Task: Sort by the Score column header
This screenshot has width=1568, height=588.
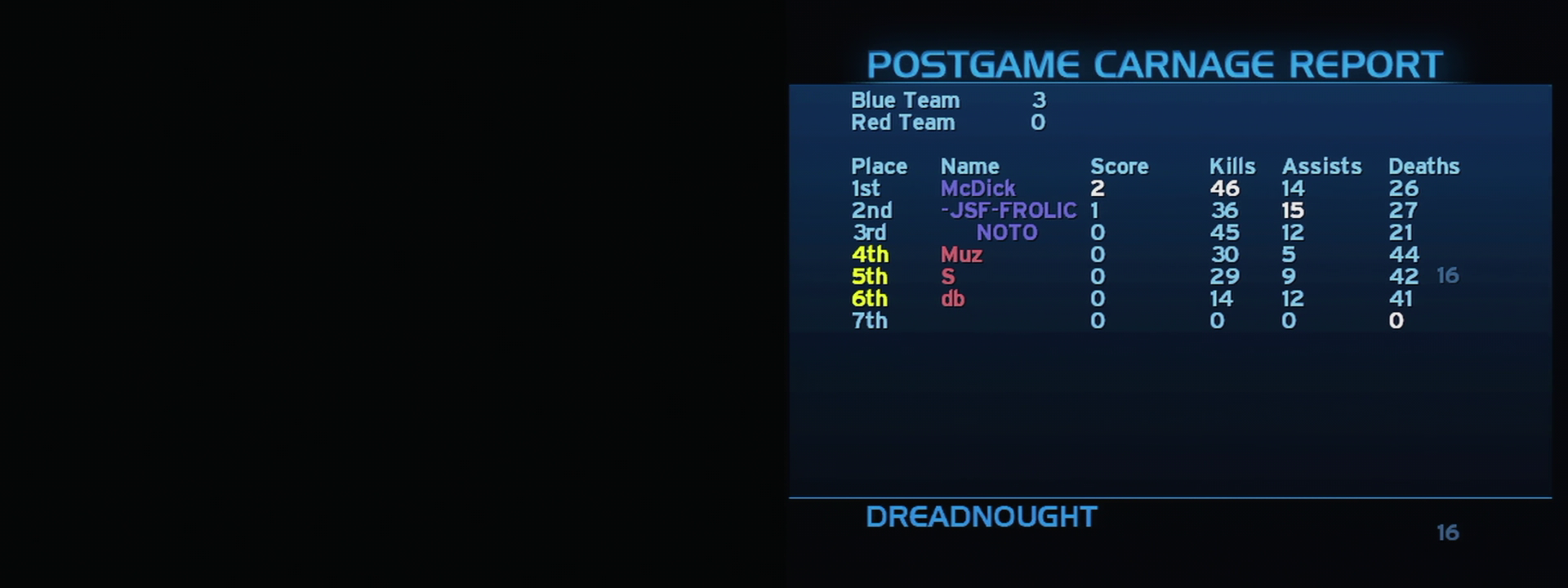Action: click(x=1120, y=167)
